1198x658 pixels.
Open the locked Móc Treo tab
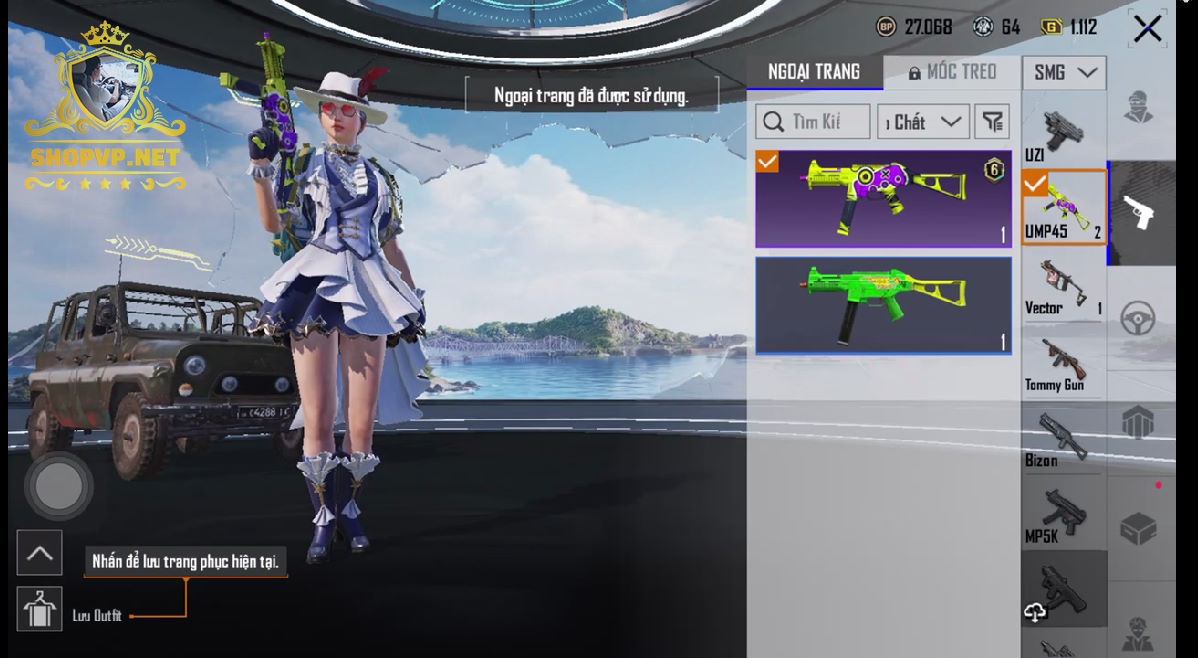pos(952,72)
